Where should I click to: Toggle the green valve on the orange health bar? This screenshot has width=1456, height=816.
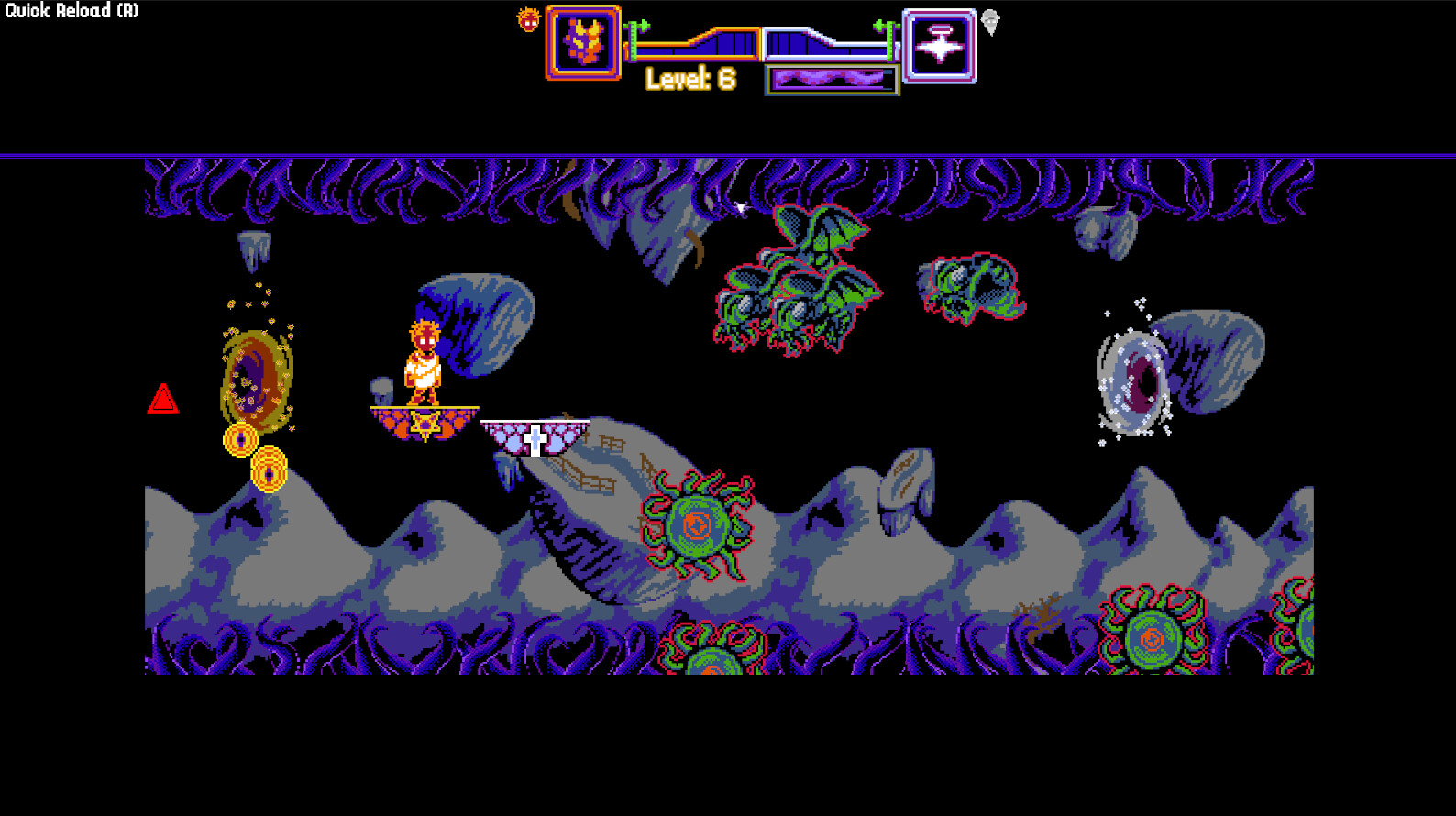(x=634, y=41)
